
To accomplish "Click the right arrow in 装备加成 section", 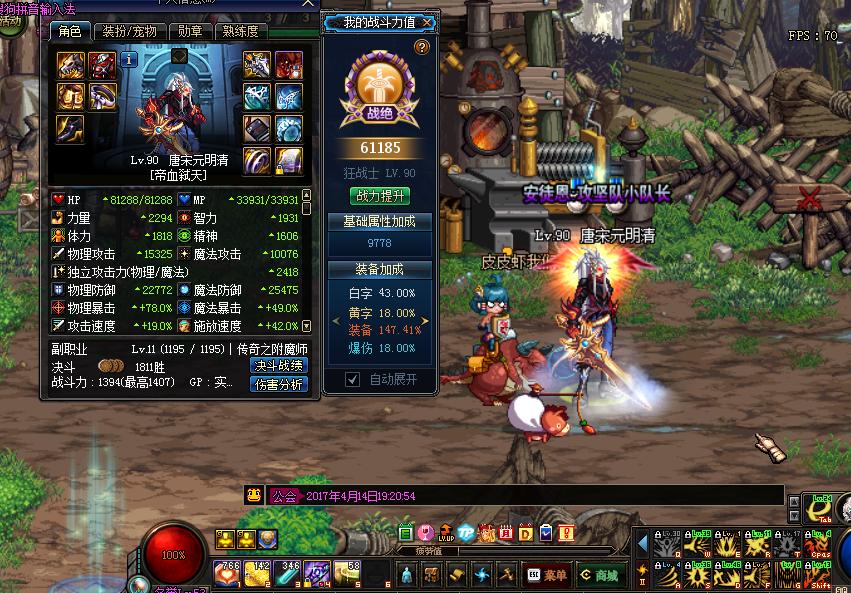I will pyautogui.click(x=424, y=321).
